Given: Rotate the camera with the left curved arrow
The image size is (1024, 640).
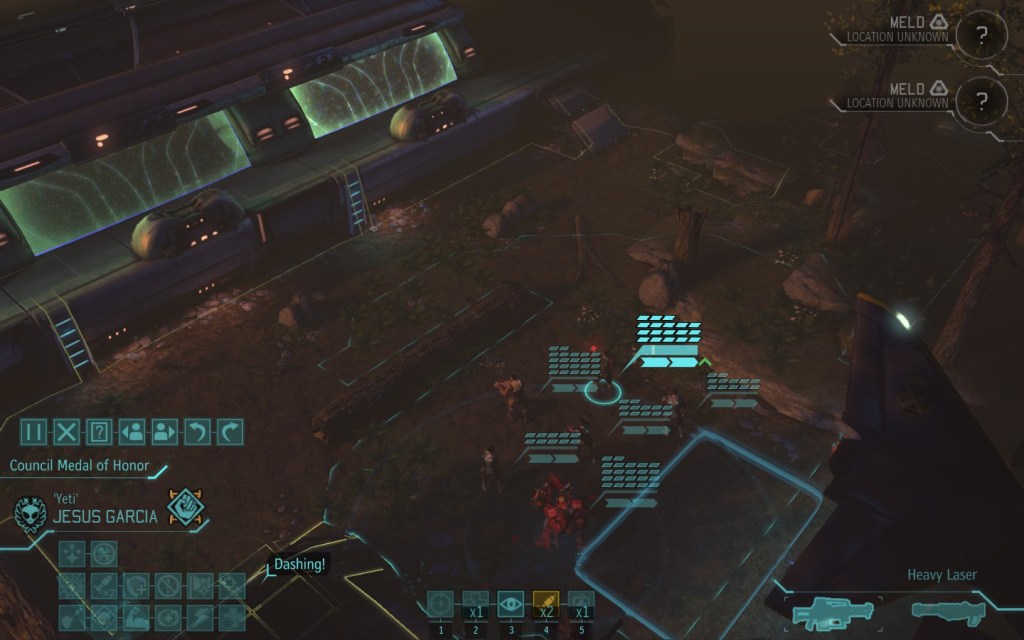Looking at the screenshot, I should pyautogui.click(x=196, y=432).
